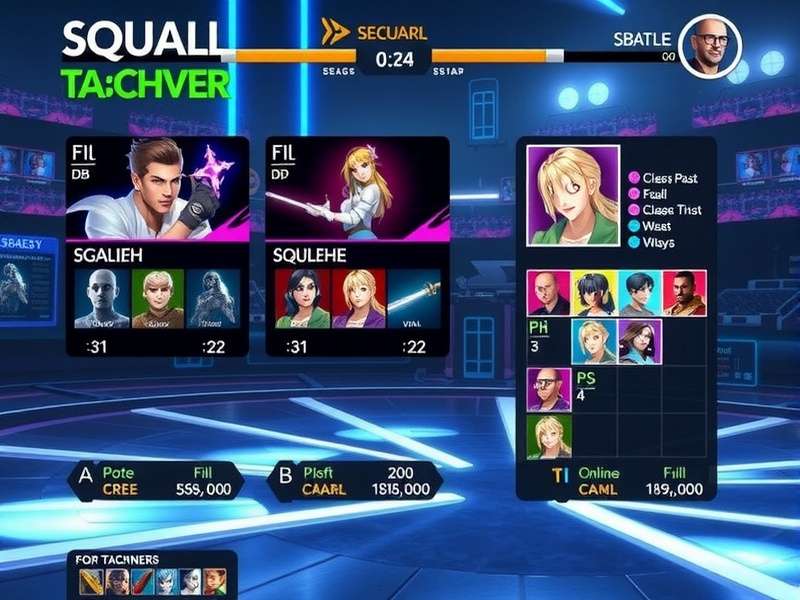The image size is (800, 600).
Task: Choose the blue spiky-haired face icon
Action: coord(166,580)
